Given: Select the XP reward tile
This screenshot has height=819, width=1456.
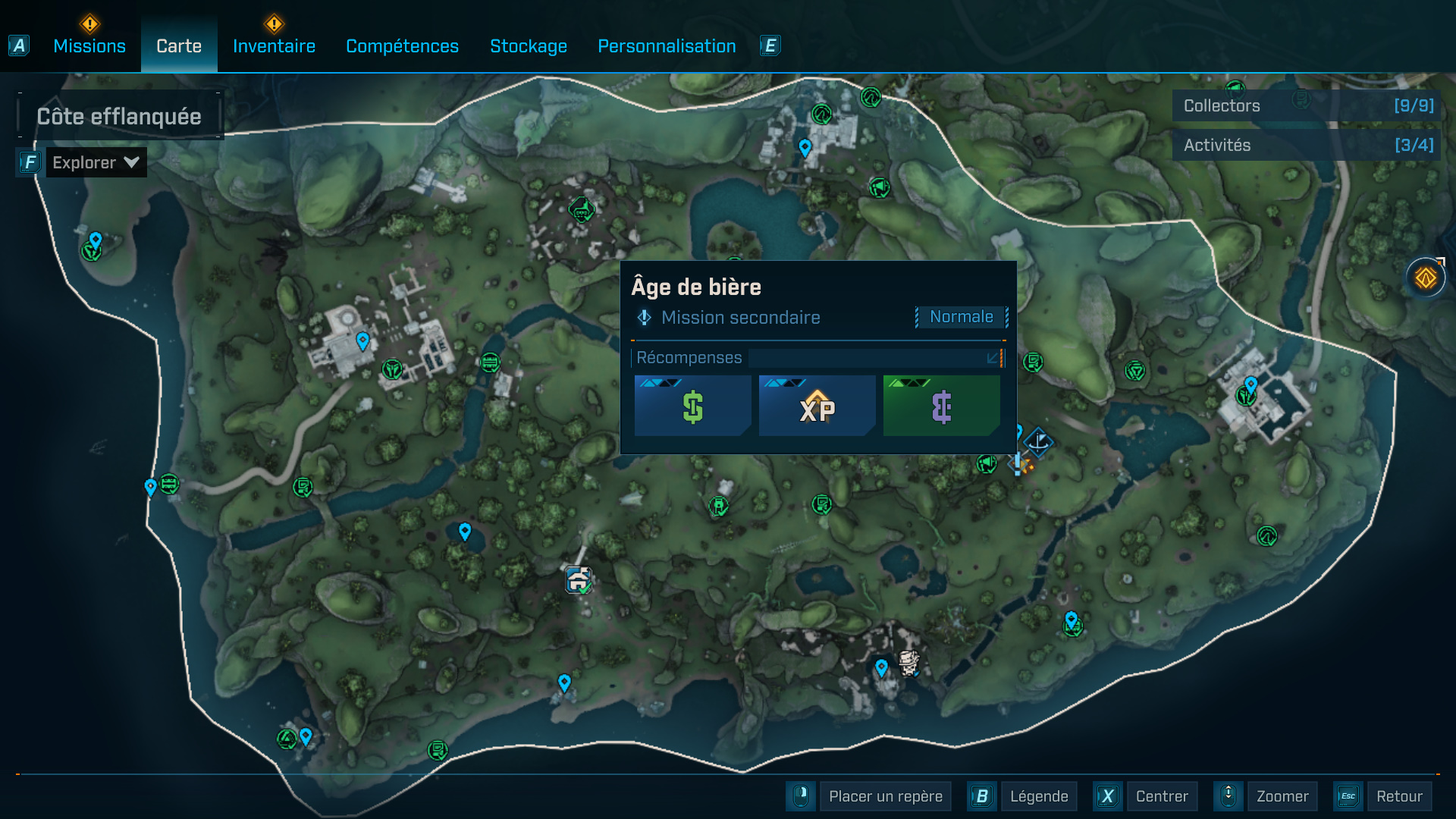Looking at the screenshot, I should coord(817,406).
